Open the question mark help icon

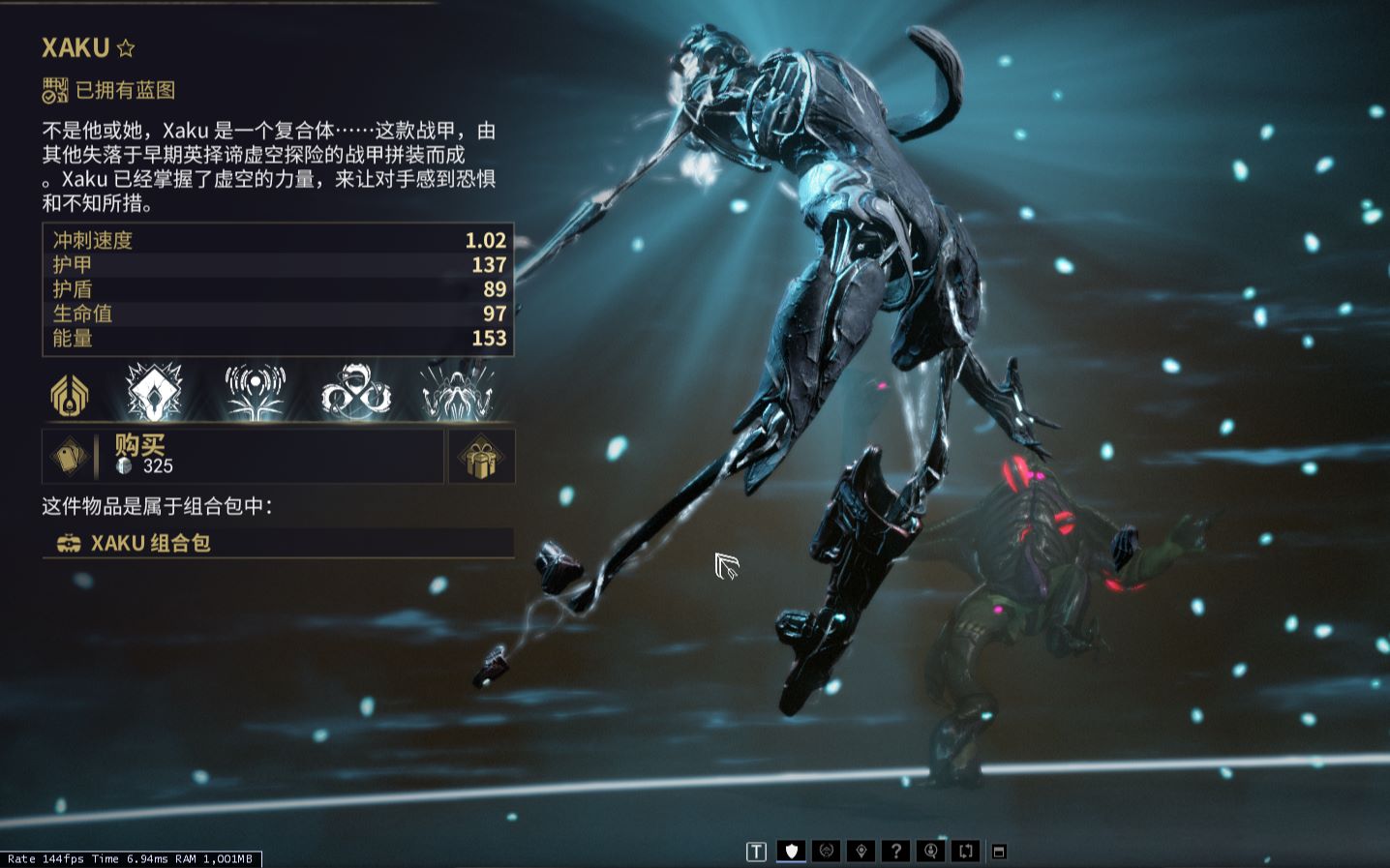click(895, 852)
